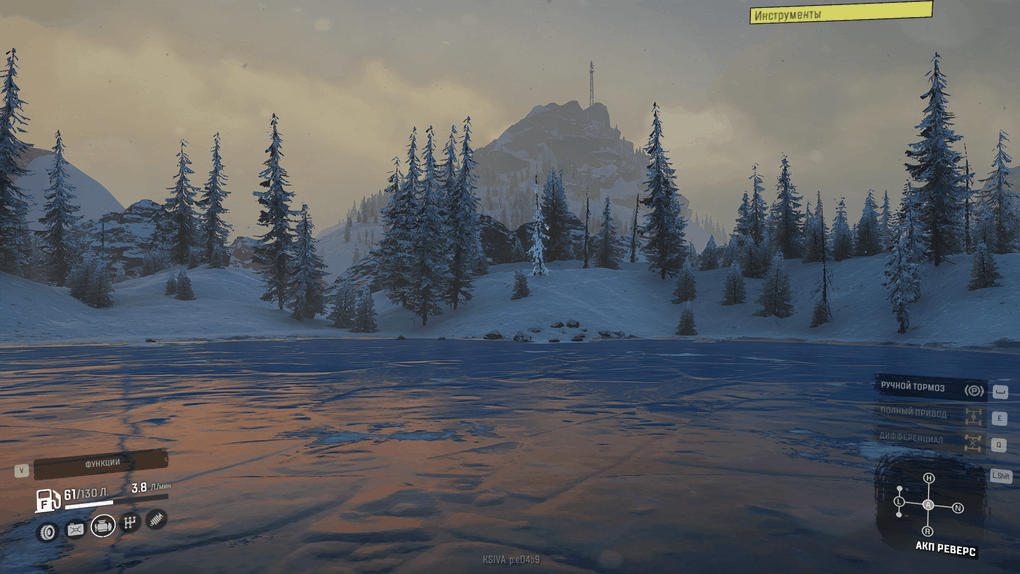Shift to the R reverse gear

click(928, 530)
